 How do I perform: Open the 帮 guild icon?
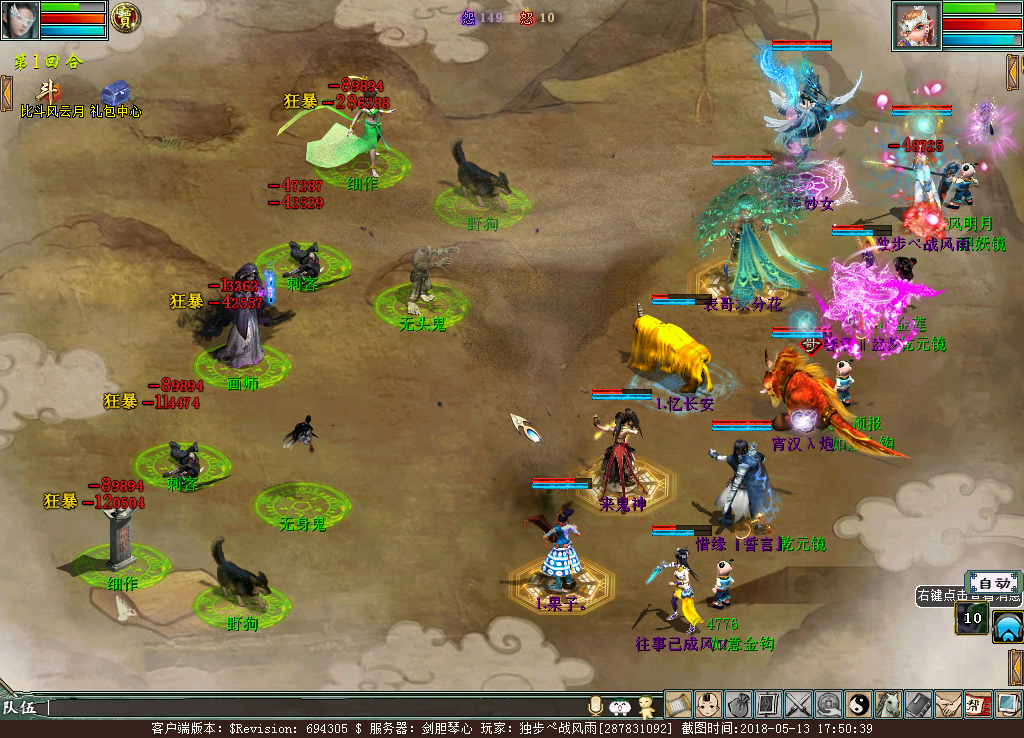(978, 705)
